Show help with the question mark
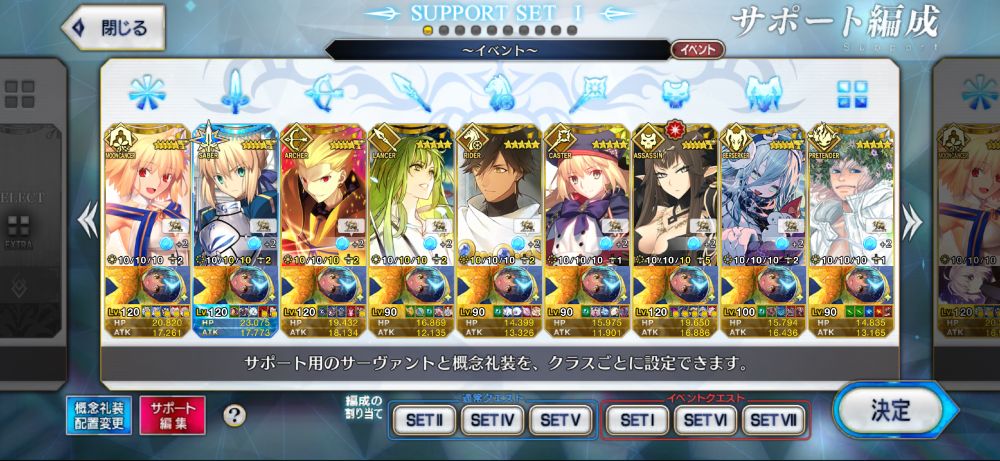Viewport: 1000px width, 461px height. tap(234, 415)
